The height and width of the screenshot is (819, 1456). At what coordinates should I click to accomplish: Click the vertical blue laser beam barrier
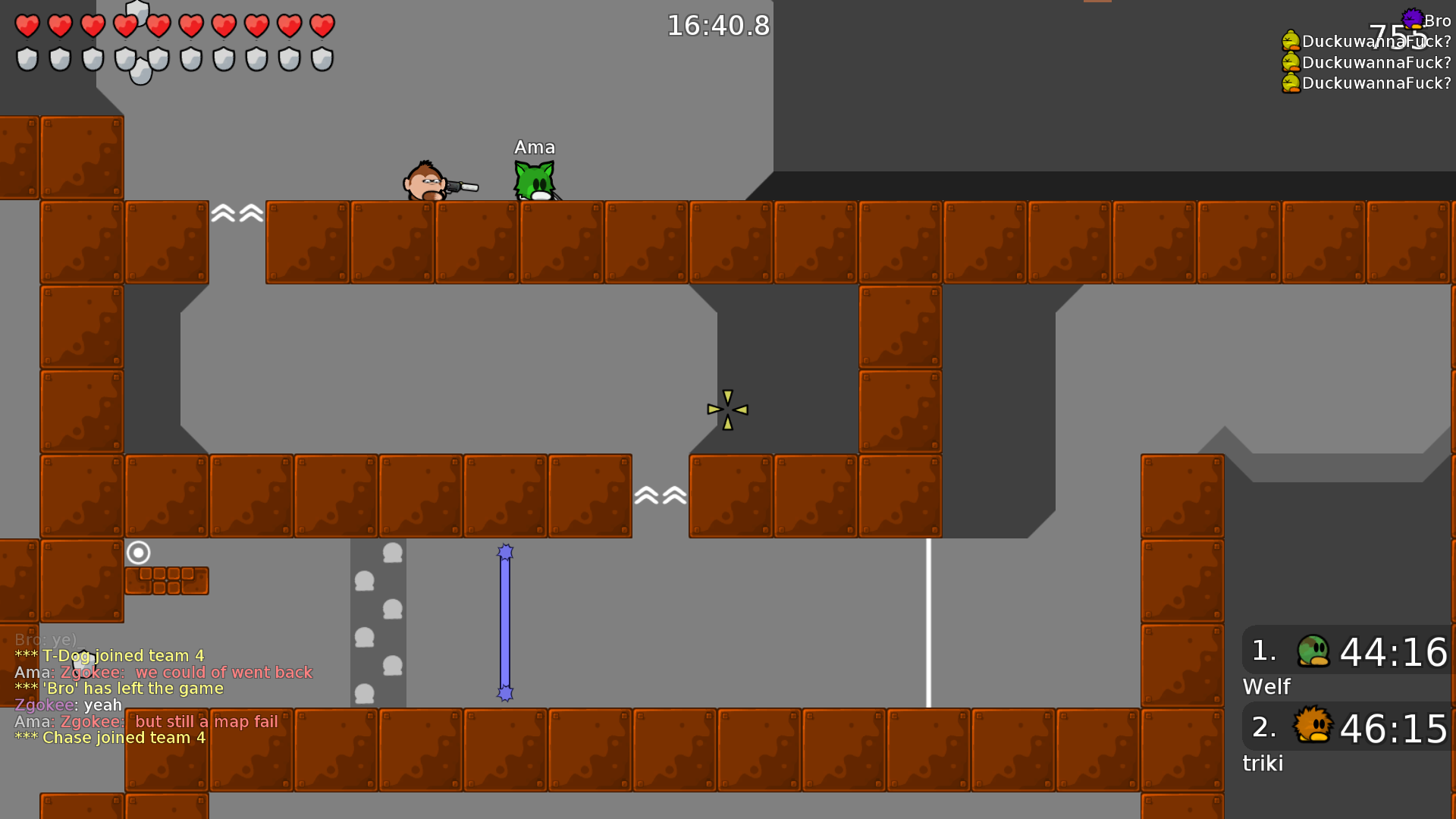(505, 622)
